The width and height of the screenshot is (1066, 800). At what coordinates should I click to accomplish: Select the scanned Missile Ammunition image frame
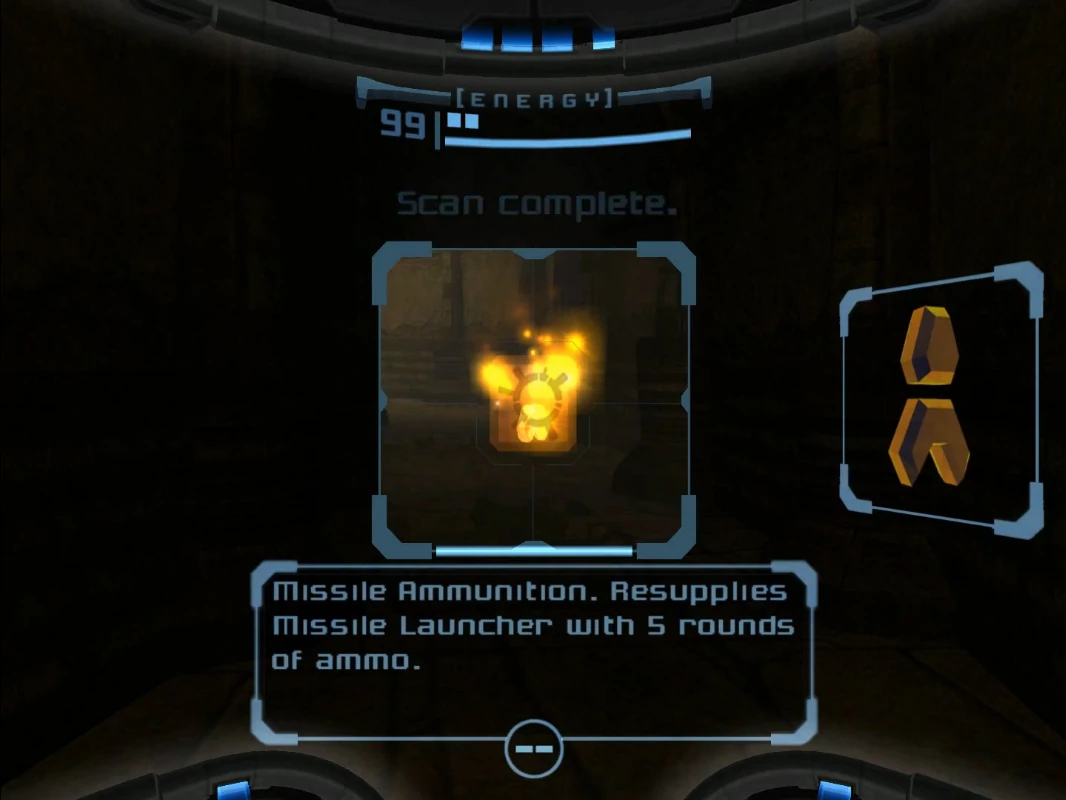[534, 400]
